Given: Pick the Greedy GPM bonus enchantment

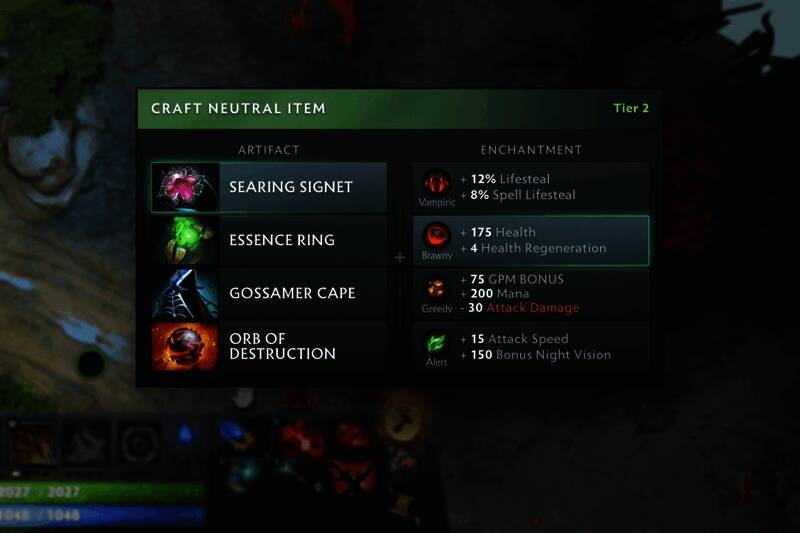Looking at the screenshot, I should (x=531, y=294).
